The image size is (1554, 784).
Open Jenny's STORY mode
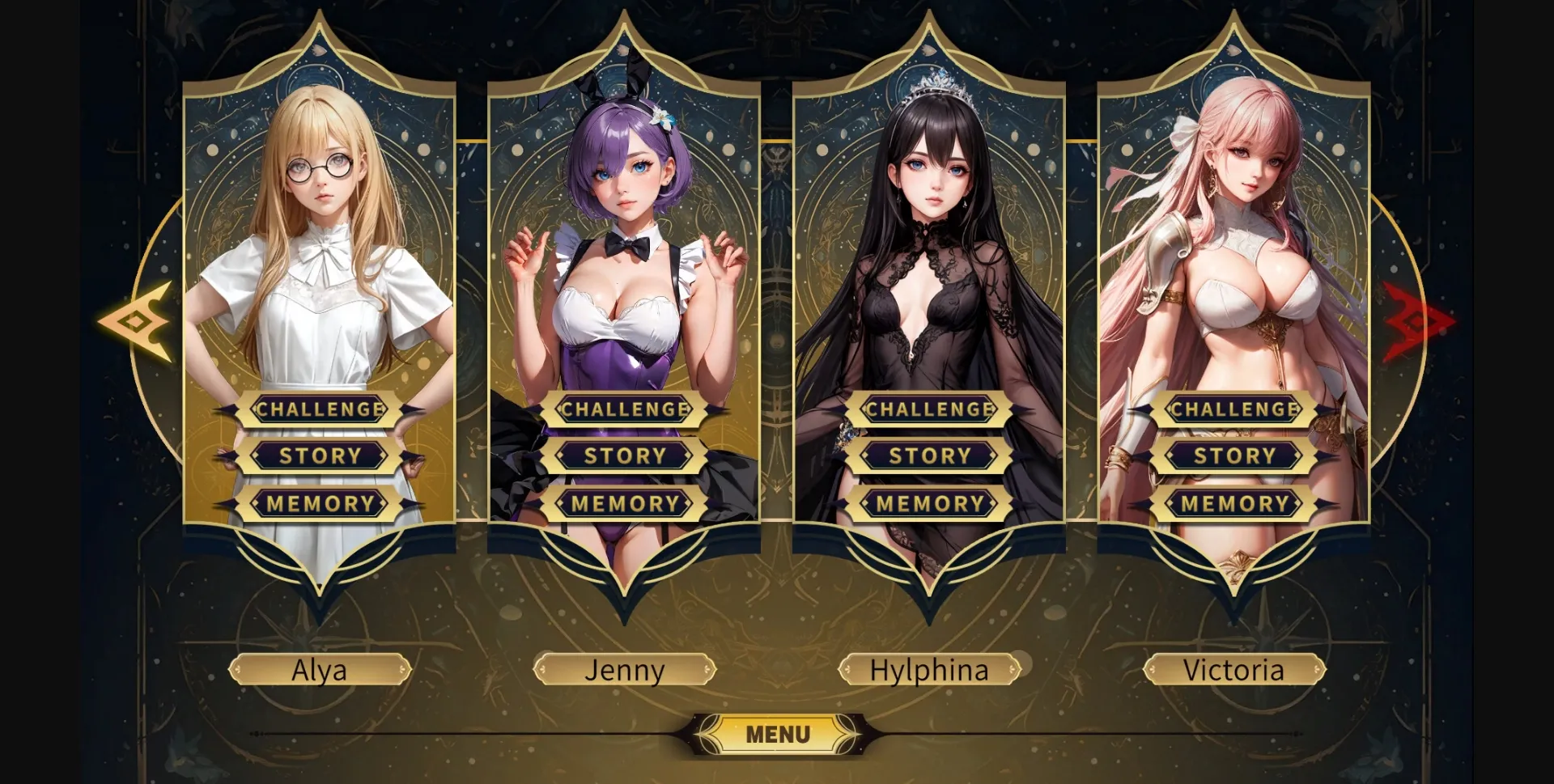[x=623, y=456]
